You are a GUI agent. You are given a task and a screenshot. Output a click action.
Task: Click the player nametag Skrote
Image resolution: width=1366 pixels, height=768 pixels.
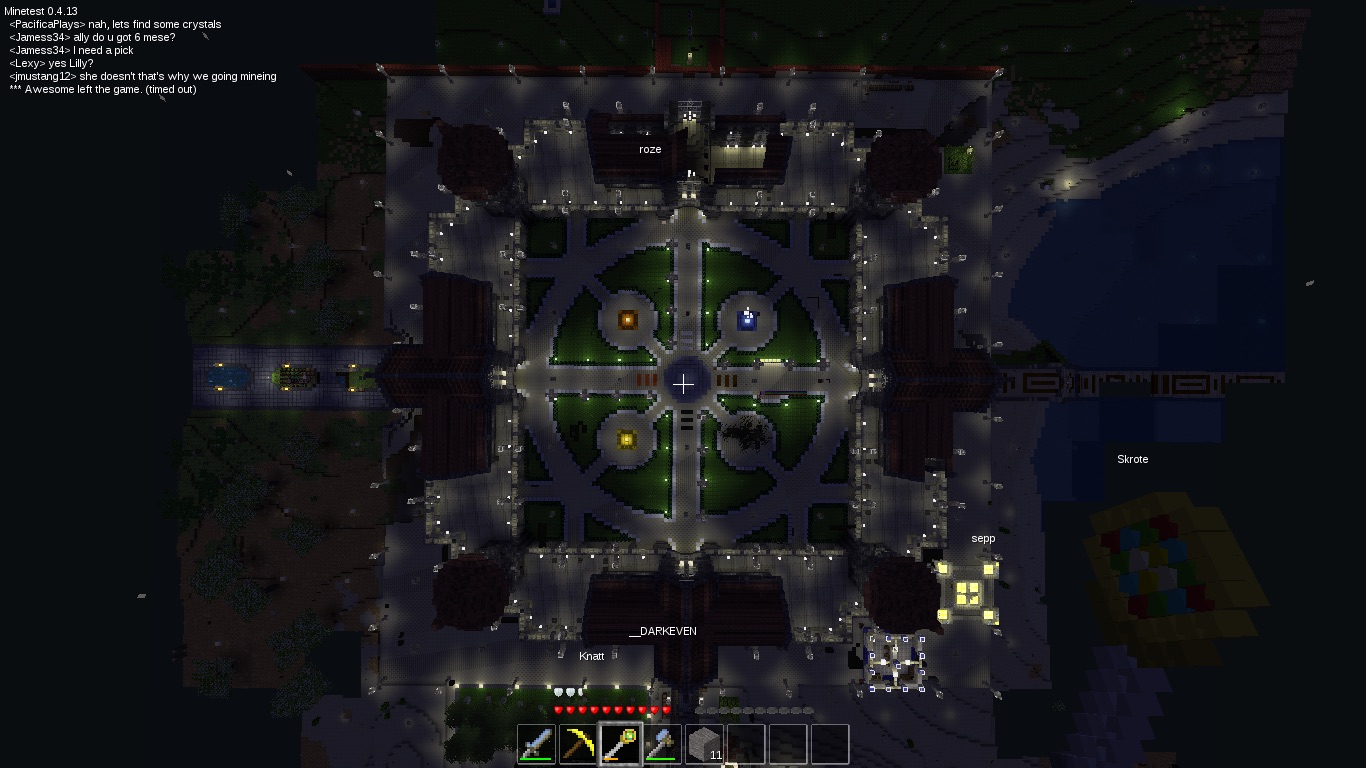(1132, 459)
